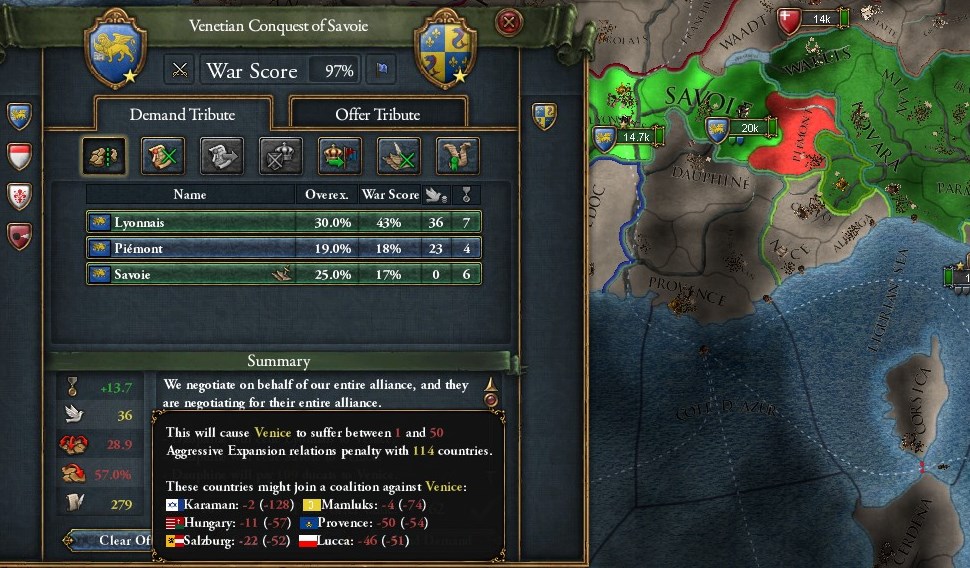Close the Venetian Conquest of Savoie window
This screenshot has width=970, height=568.
pos(510,22)
